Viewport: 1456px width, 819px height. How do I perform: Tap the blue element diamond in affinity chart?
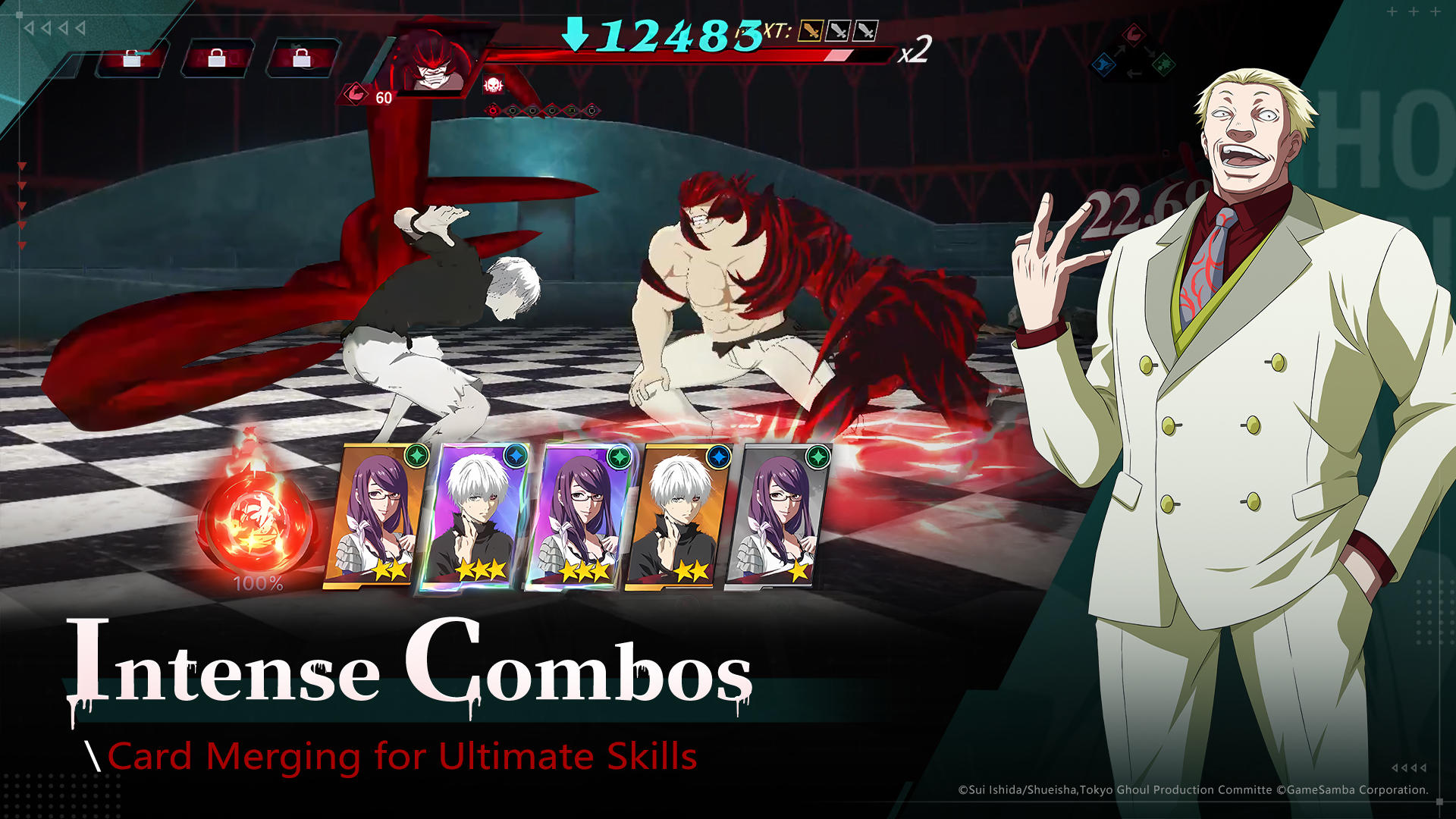[1104, 65]
